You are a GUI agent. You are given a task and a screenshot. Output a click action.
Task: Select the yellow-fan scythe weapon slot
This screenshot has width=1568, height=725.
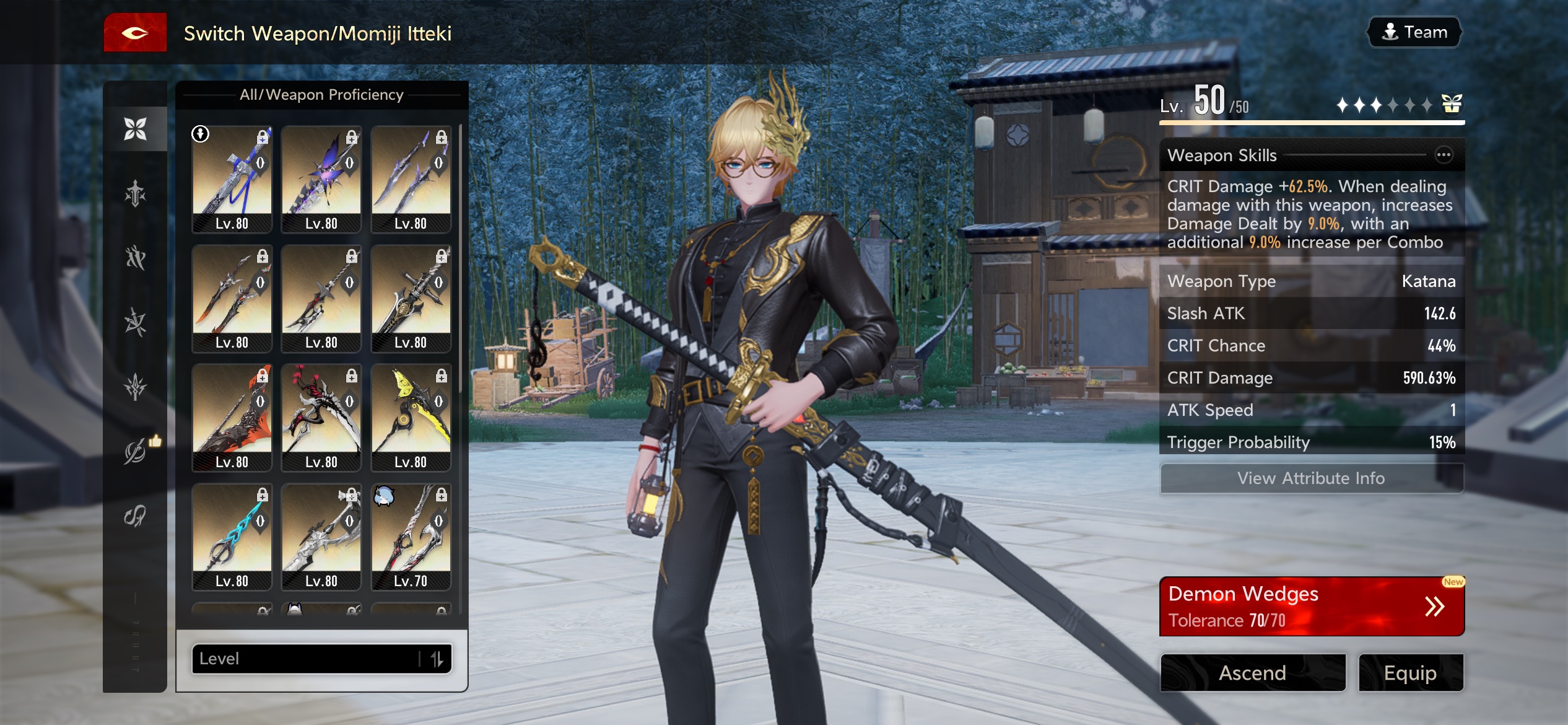[x=411, y=418]
